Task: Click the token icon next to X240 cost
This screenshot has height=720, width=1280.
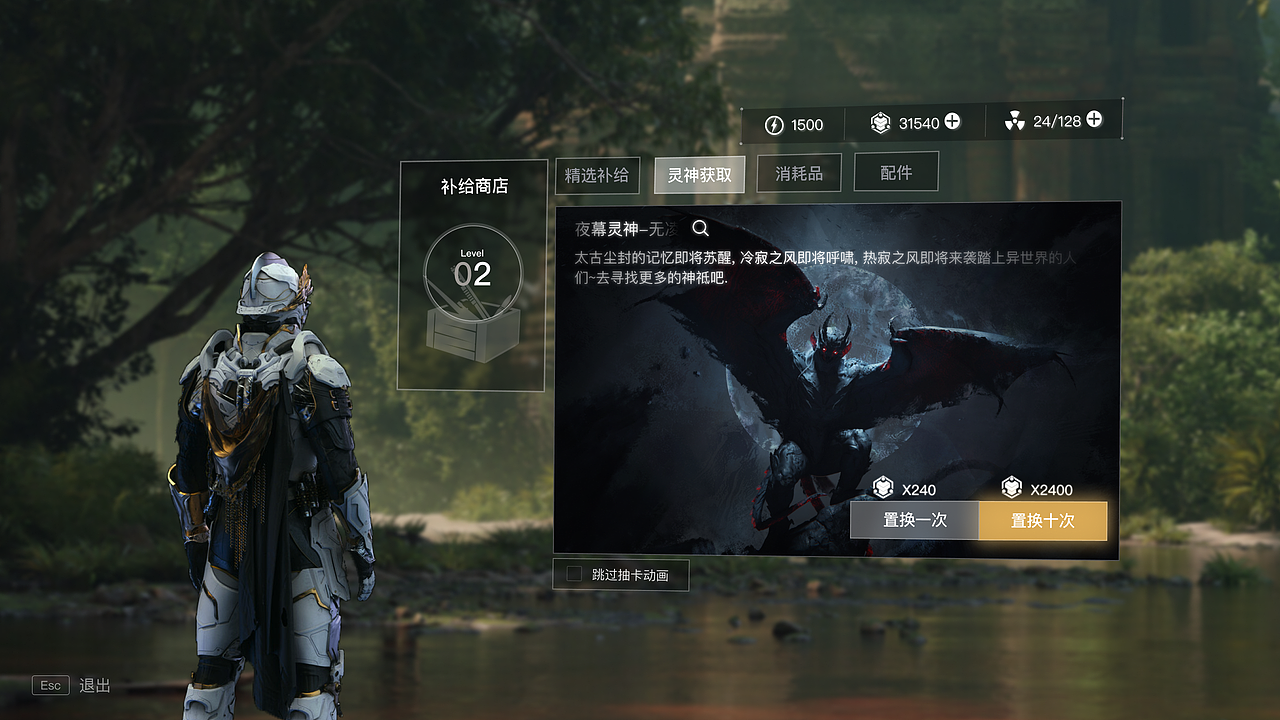Action: (x=882, y=490)
